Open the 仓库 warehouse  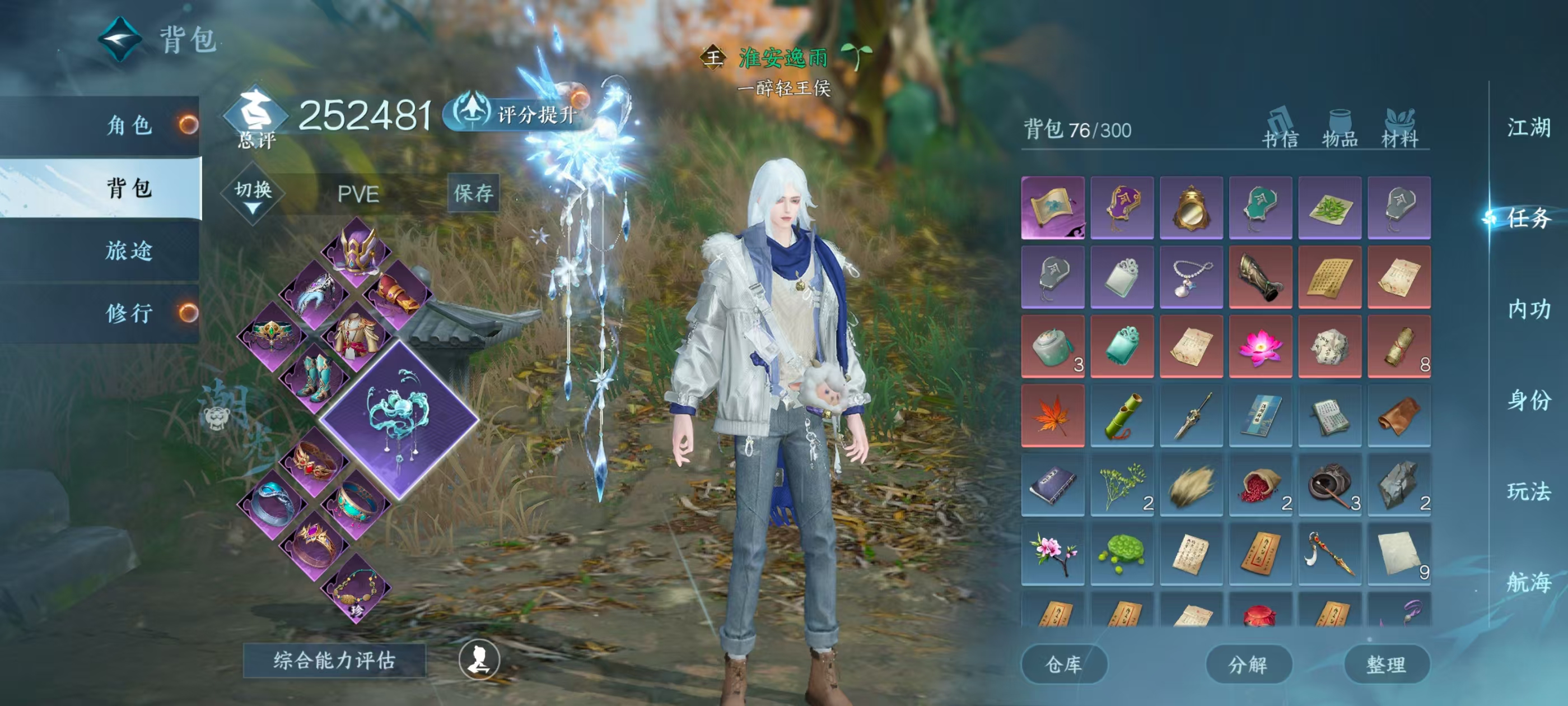click(x=1063, y=664)
